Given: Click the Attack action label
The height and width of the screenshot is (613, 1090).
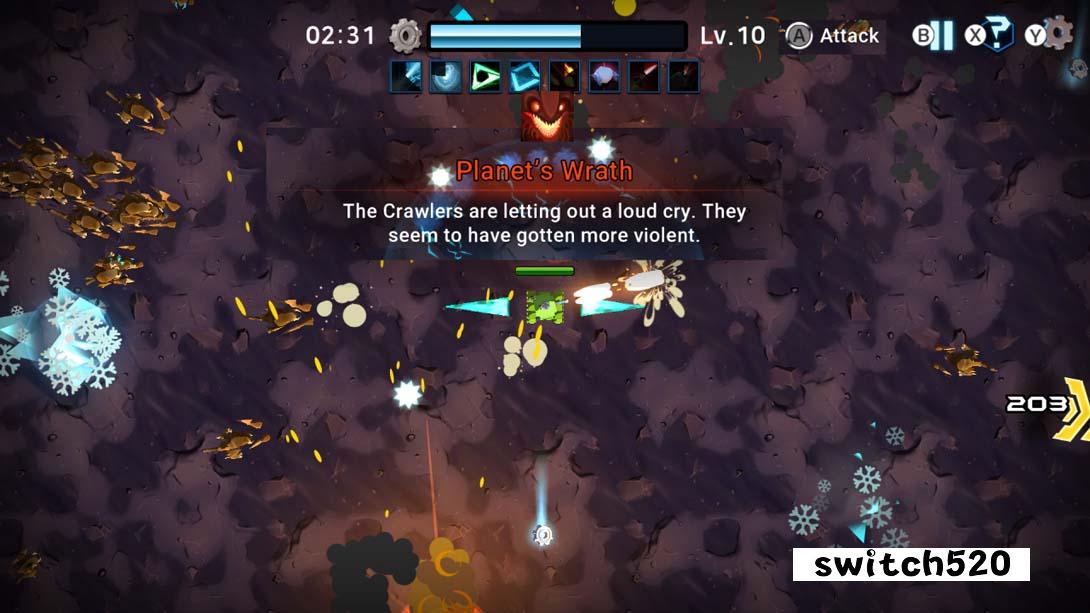Looking at the screenshot, I should click(x=849, y=36).
